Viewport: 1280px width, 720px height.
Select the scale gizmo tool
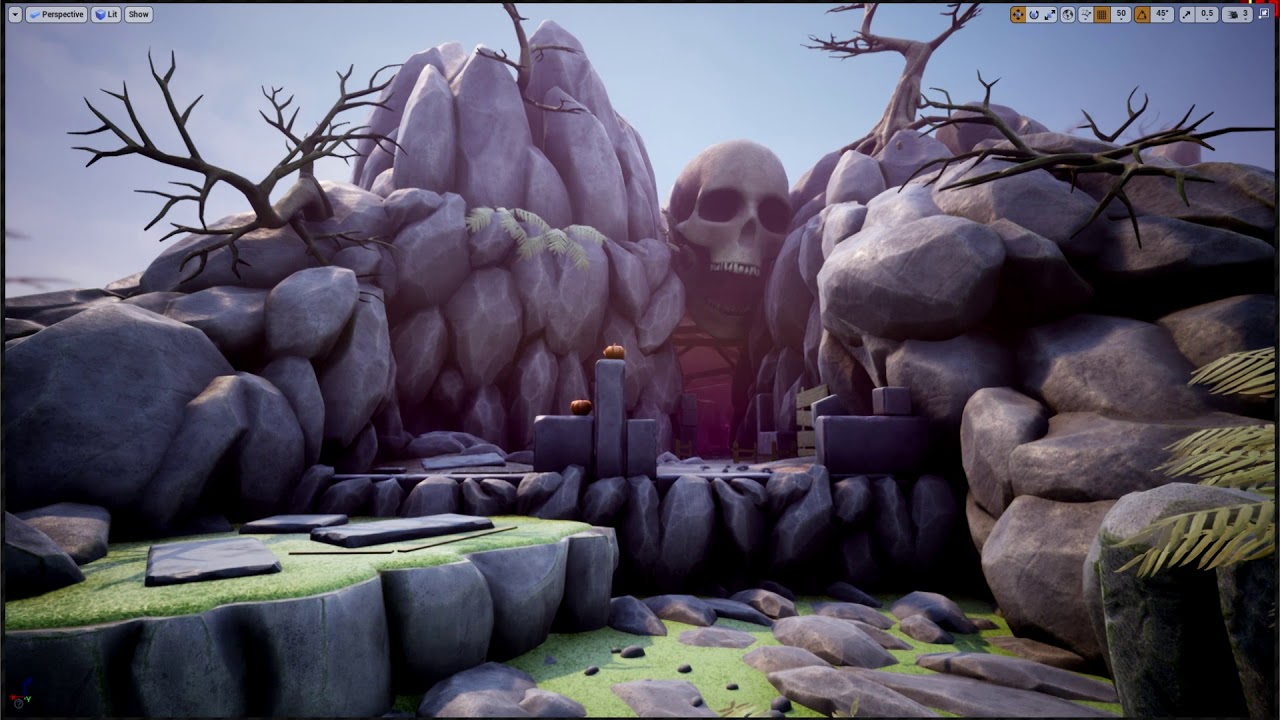[1050, 15]
